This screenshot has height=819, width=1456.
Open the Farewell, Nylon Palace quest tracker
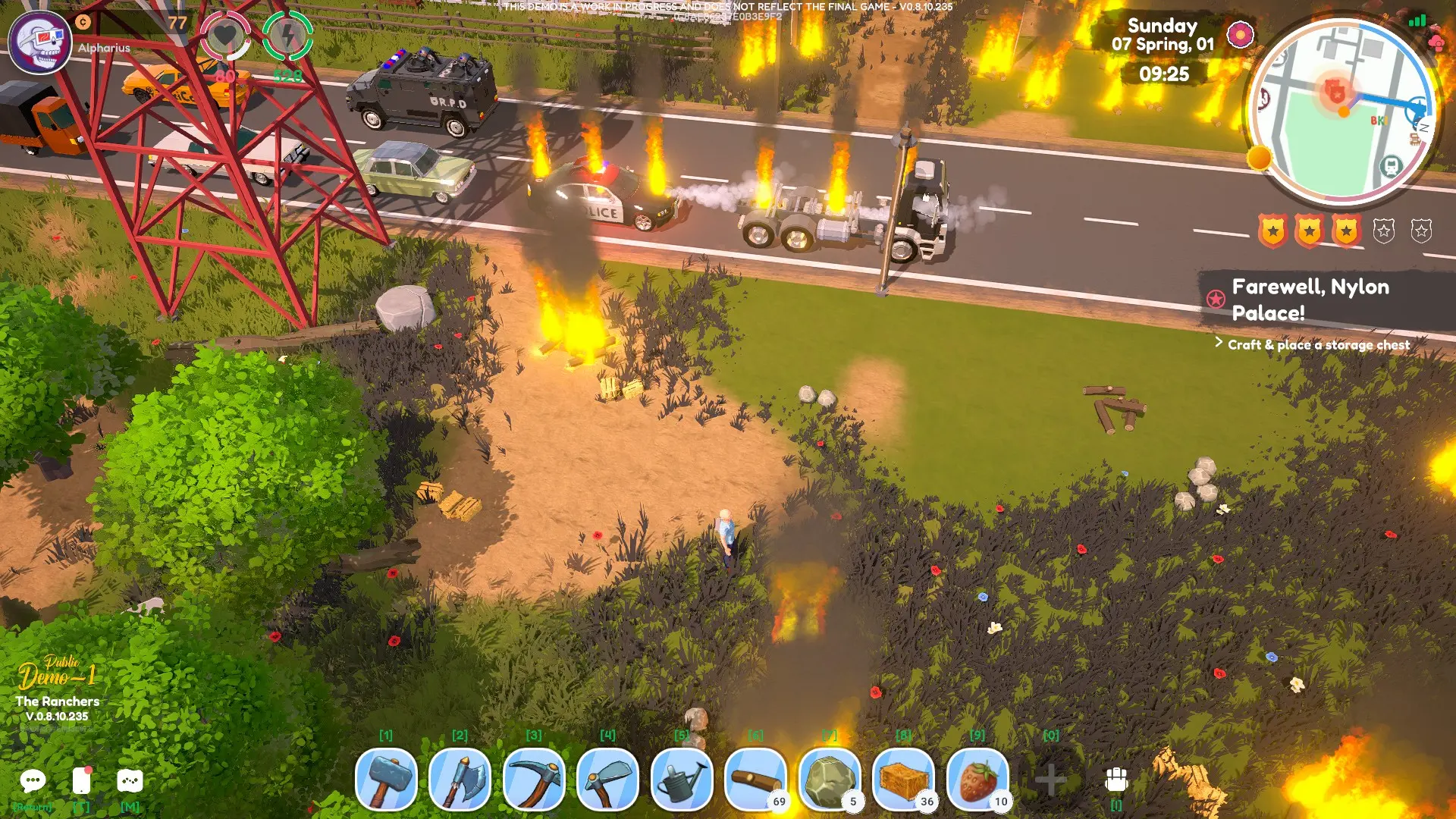point(1310,300)
